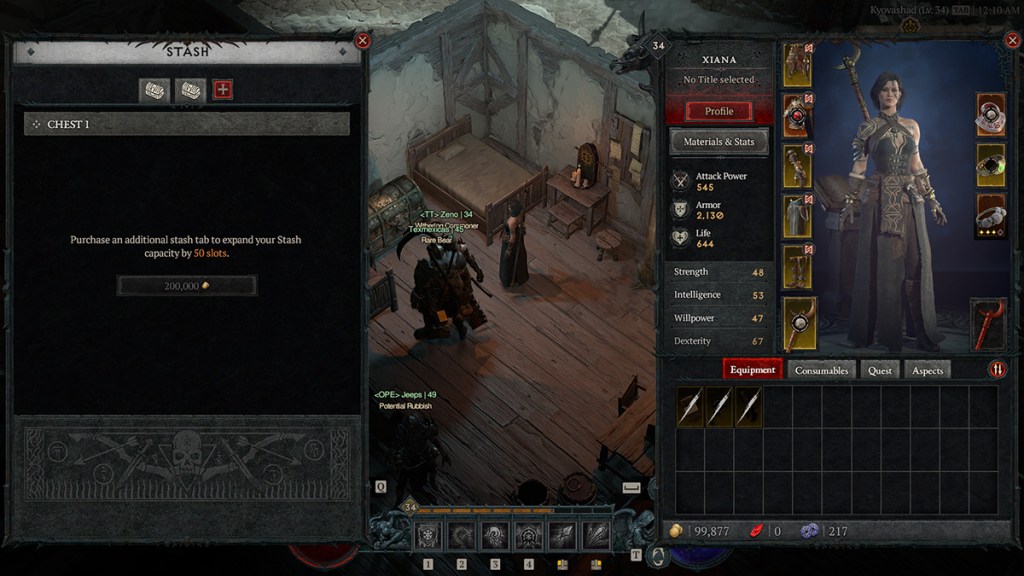Add a new stash tab with the red plus
Screen dimensions: 1024x576
[x=223, y=90]
